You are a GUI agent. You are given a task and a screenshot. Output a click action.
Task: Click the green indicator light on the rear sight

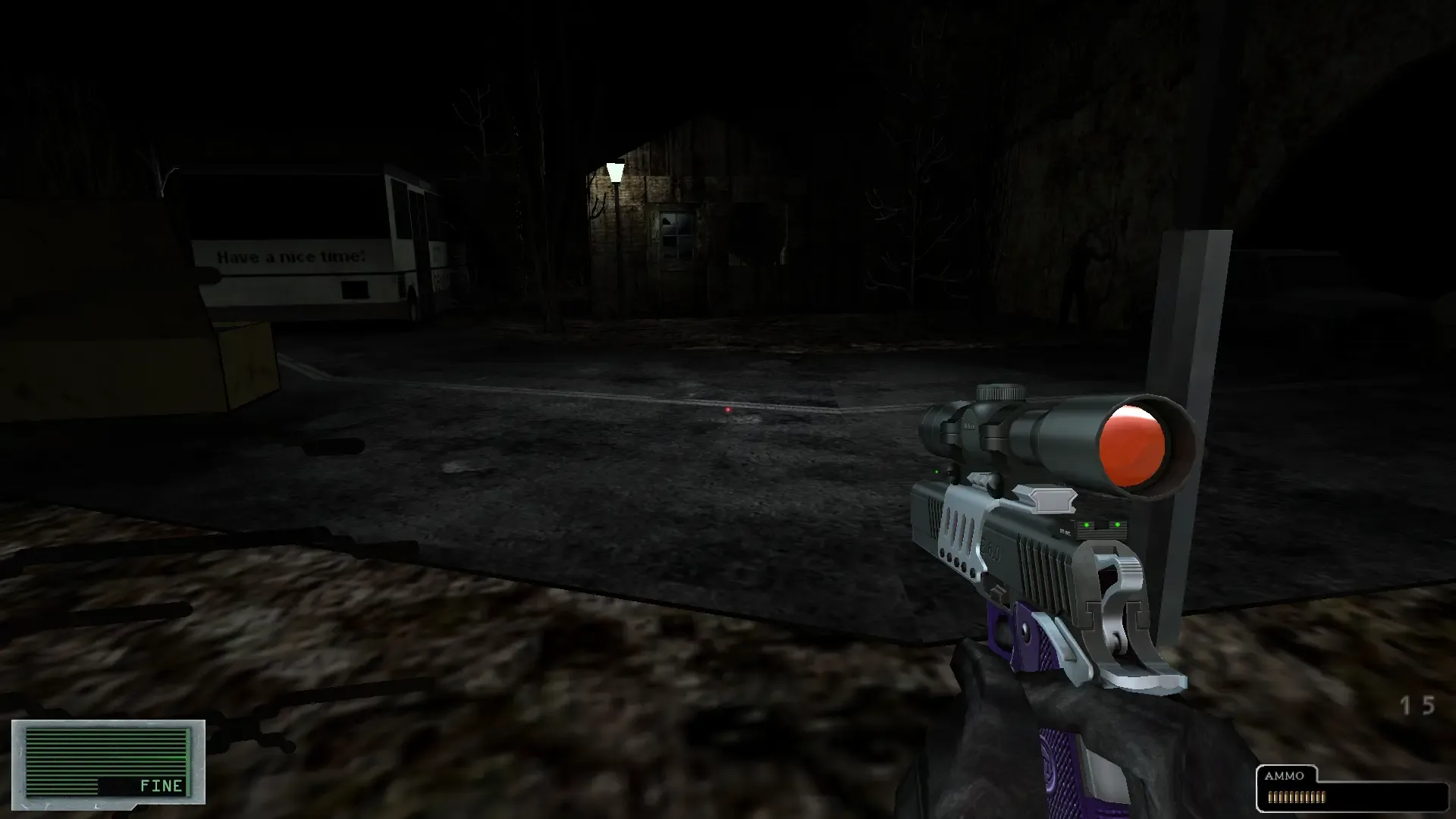[x=1086, y=525]
